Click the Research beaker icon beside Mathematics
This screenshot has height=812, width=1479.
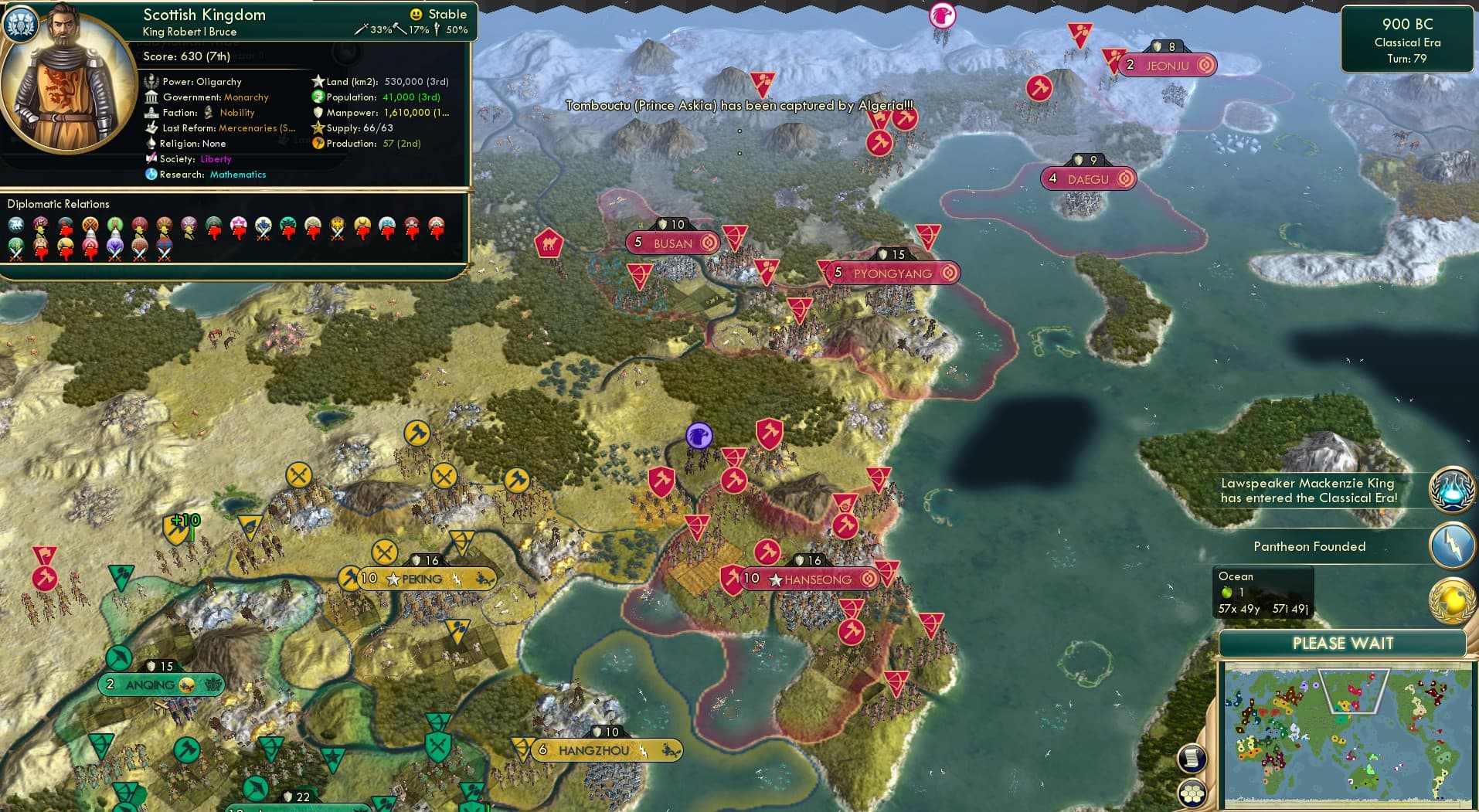click(x=152, y=175)
